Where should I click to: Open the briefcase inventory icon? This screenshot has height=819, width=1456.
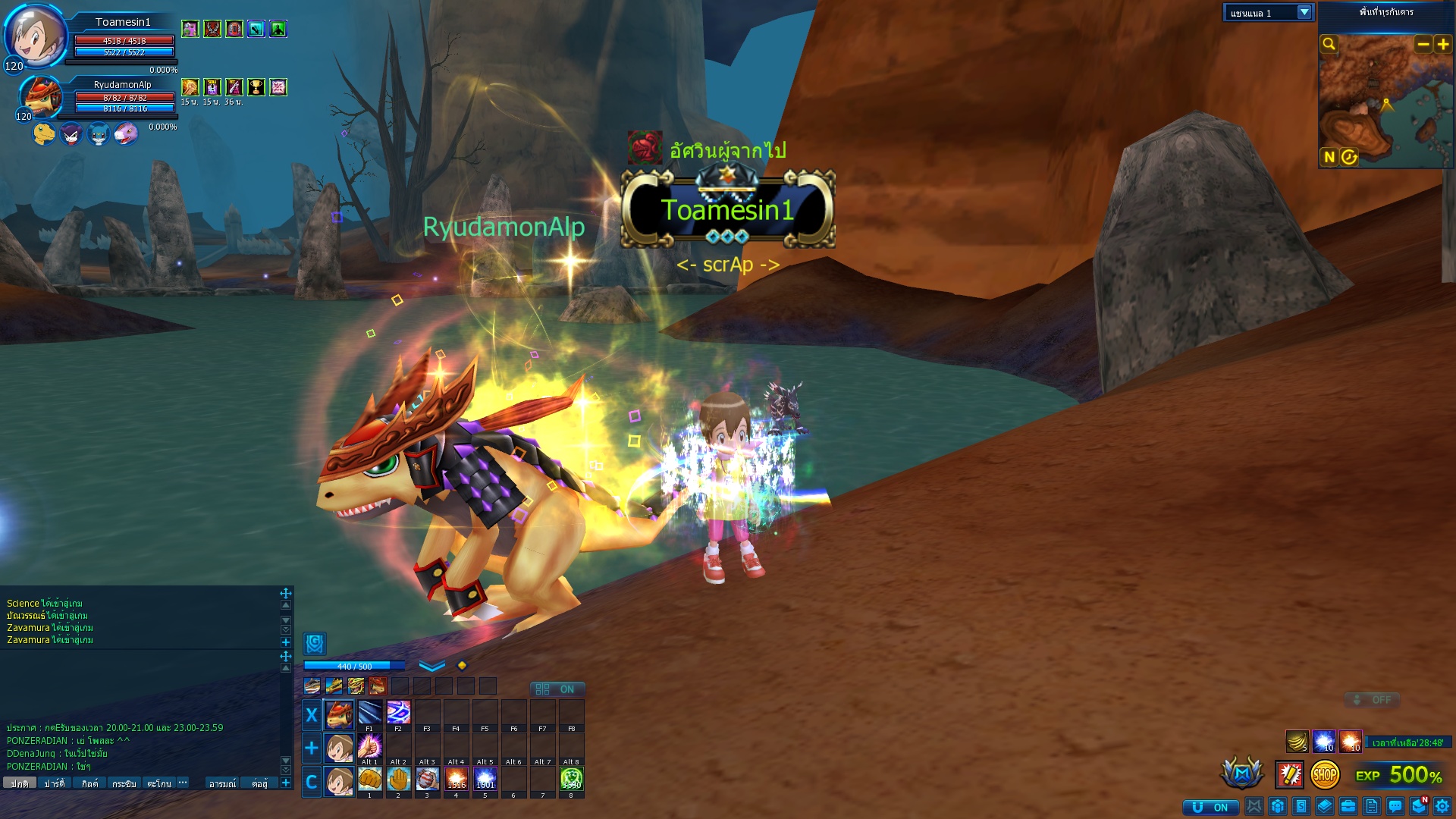[x=1348, y=806]
